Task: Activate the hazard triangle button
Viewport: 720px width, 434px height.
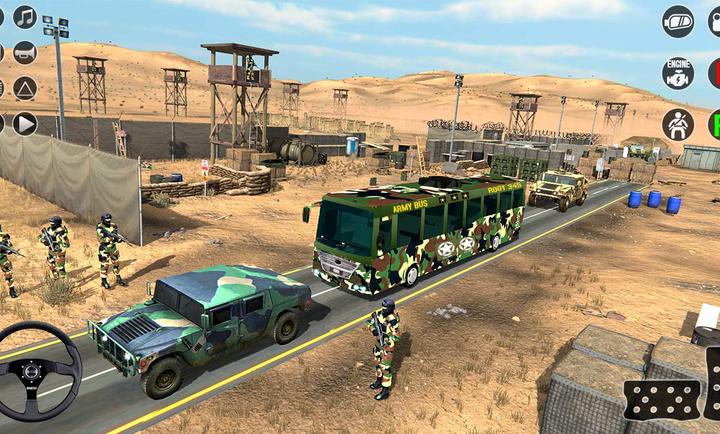Action: [x=25, y=88]
